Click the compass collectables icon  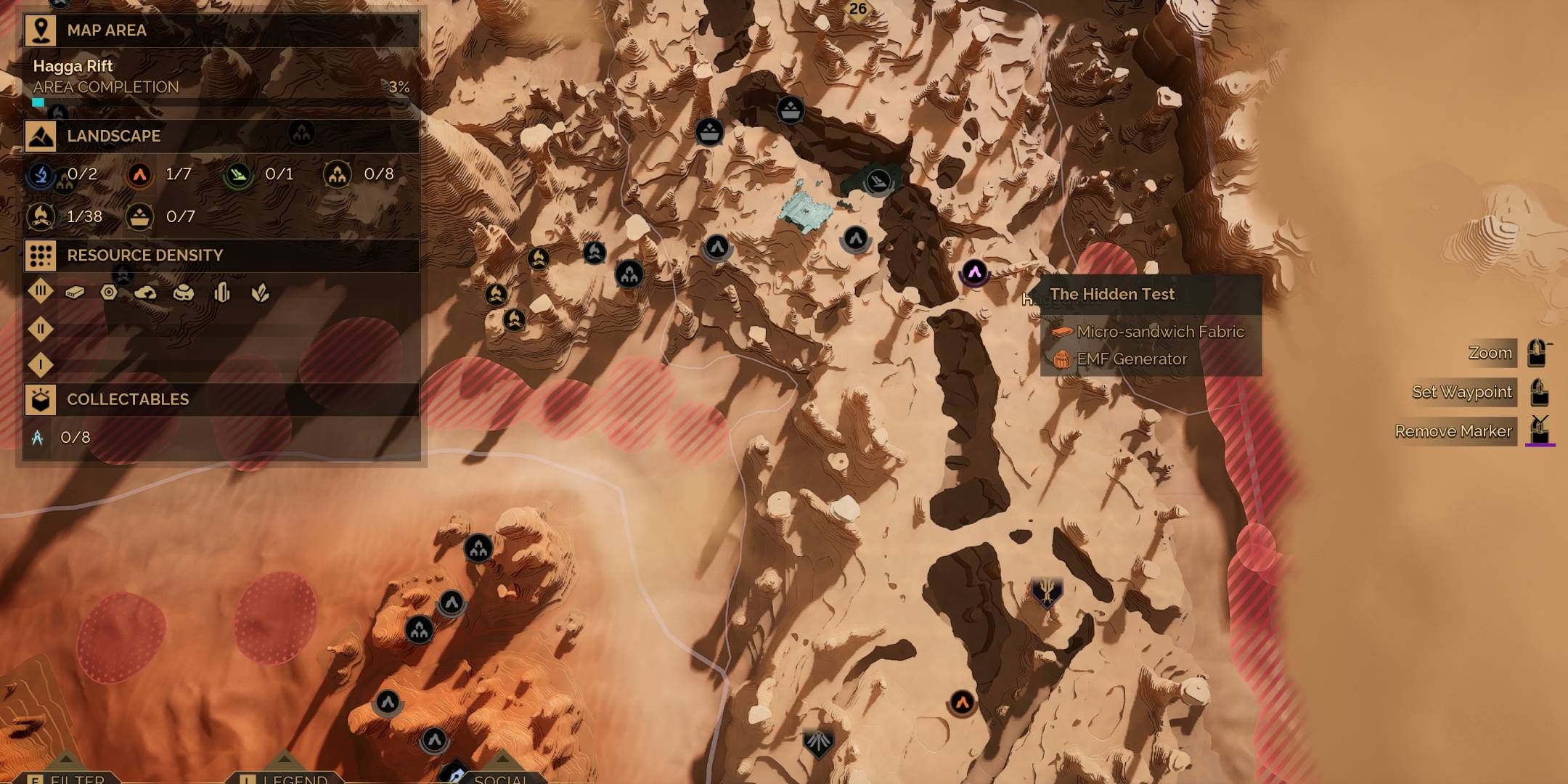(38, 437)
